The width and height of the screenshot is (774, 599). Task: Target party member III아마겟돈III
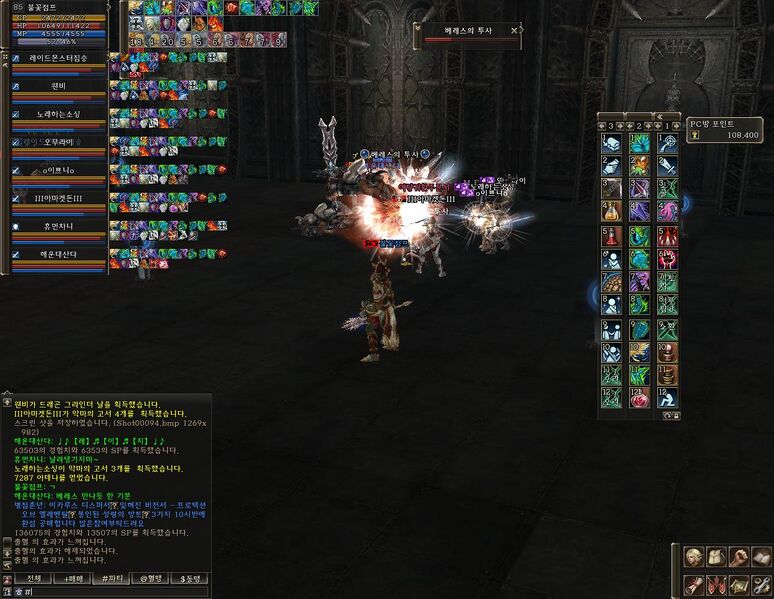[58, 198]
